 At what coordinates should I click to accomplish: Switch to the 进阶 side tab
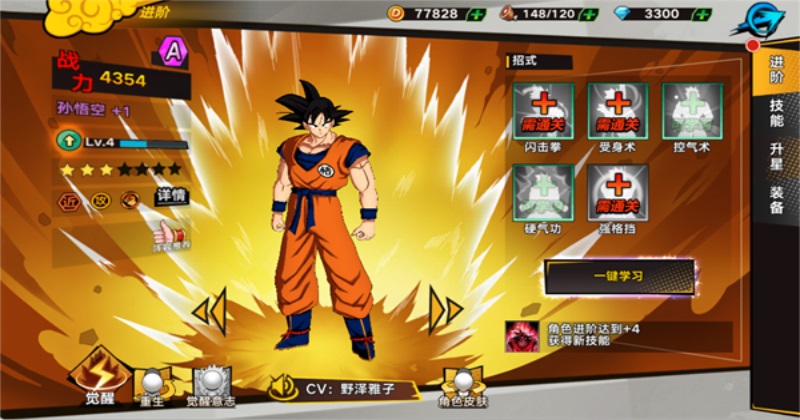pos(776,69)
